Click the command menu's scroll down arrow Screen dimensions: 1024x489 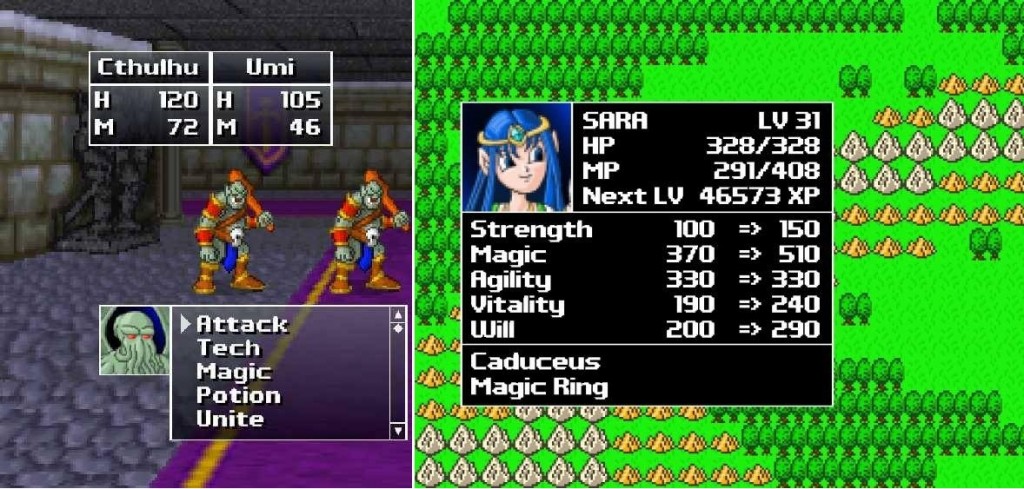tap(398, 431)
